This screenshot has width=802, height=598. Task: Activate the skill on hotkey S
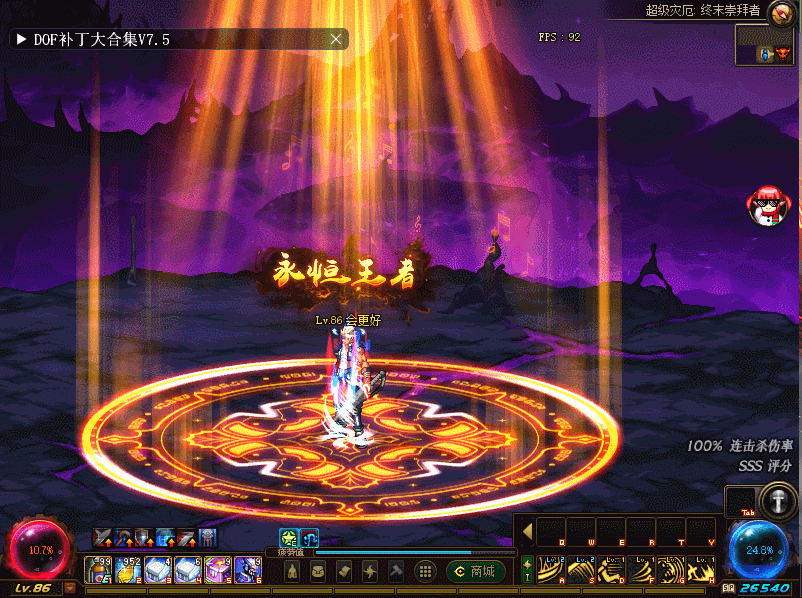pyautogui.click(x=582, y=570)
